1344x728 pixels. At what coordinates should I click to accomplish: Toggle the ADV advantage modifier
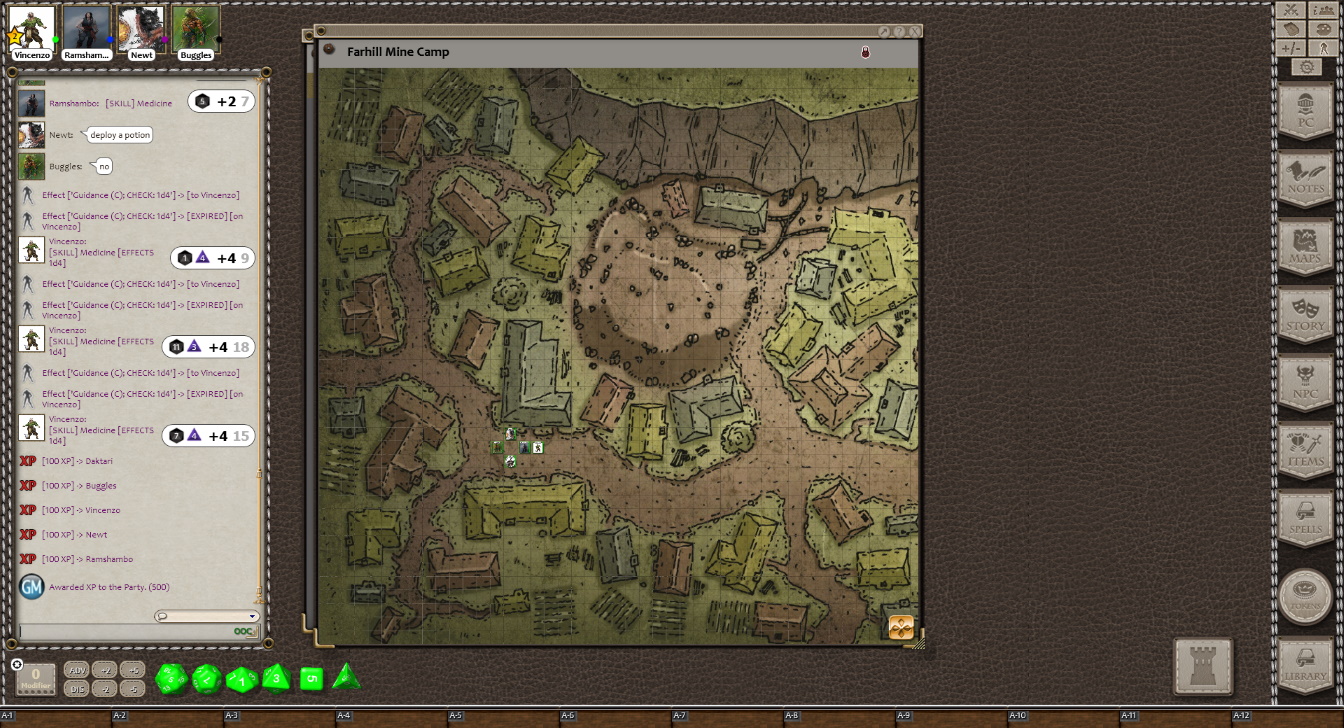point(77,670)
